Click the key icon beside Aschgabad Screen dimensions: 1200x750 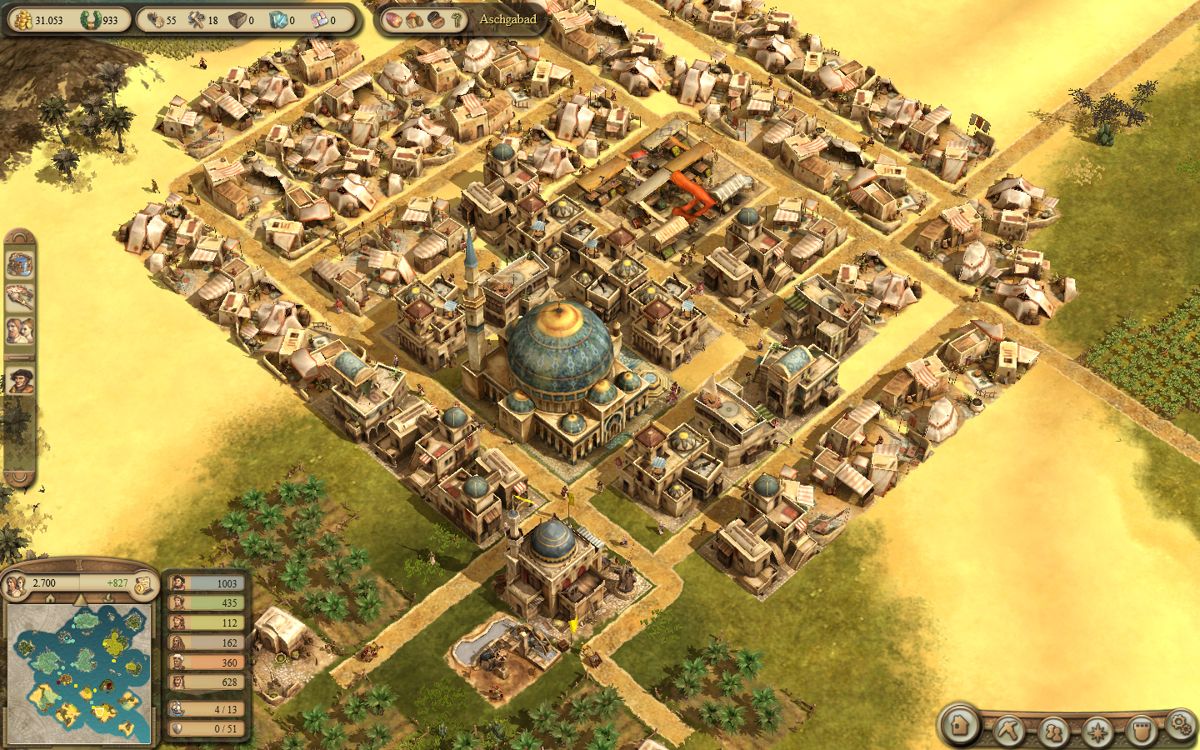[x=457, y=20]
